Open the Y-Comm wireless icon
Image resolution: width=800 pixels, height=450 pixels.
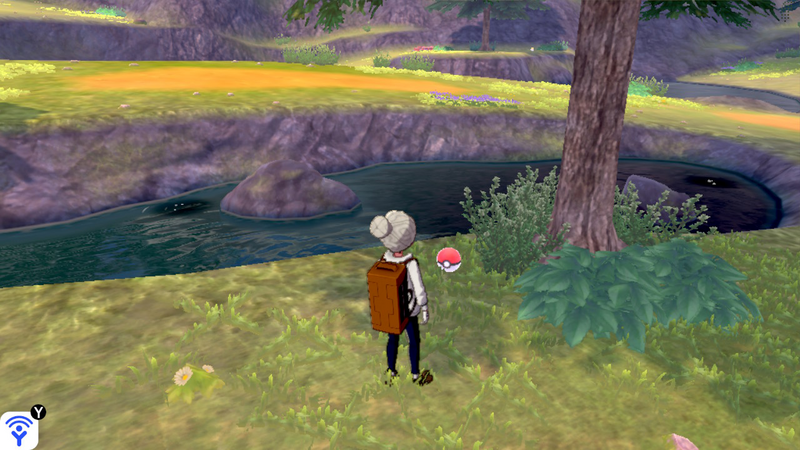[x=19, y=430]
